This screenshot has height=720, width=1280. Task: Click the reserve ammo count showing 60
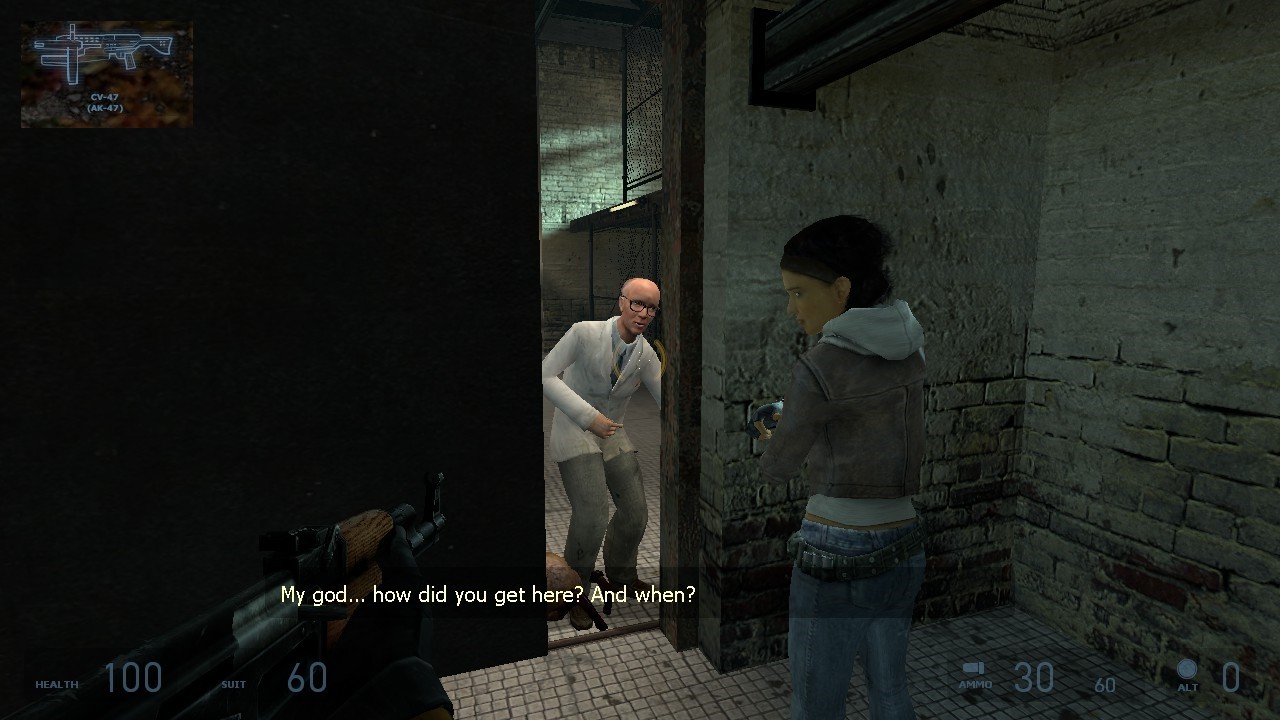click(1104, 686)
